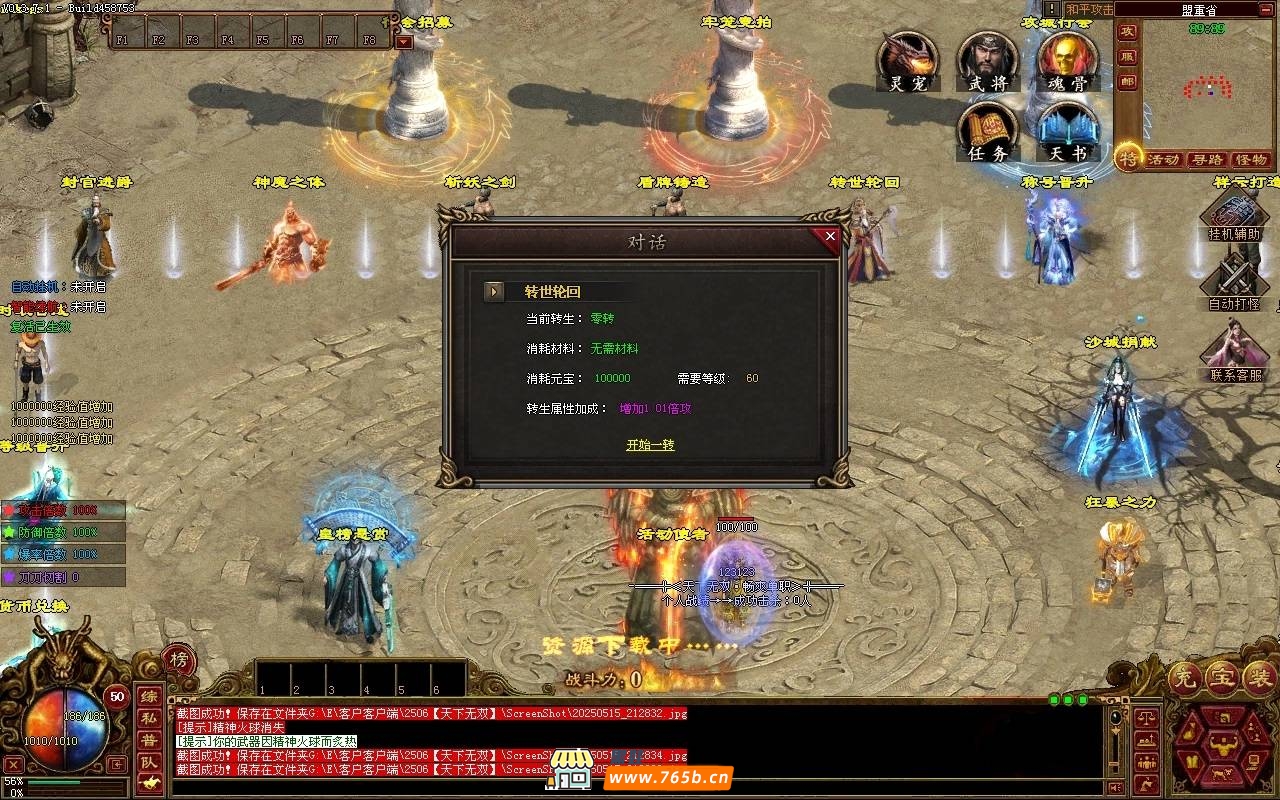This screenshot has width=1280, height=800.
Task: Start the first rebirth via 开始一转
Action: pyautogui.click(x=650, y=445)
